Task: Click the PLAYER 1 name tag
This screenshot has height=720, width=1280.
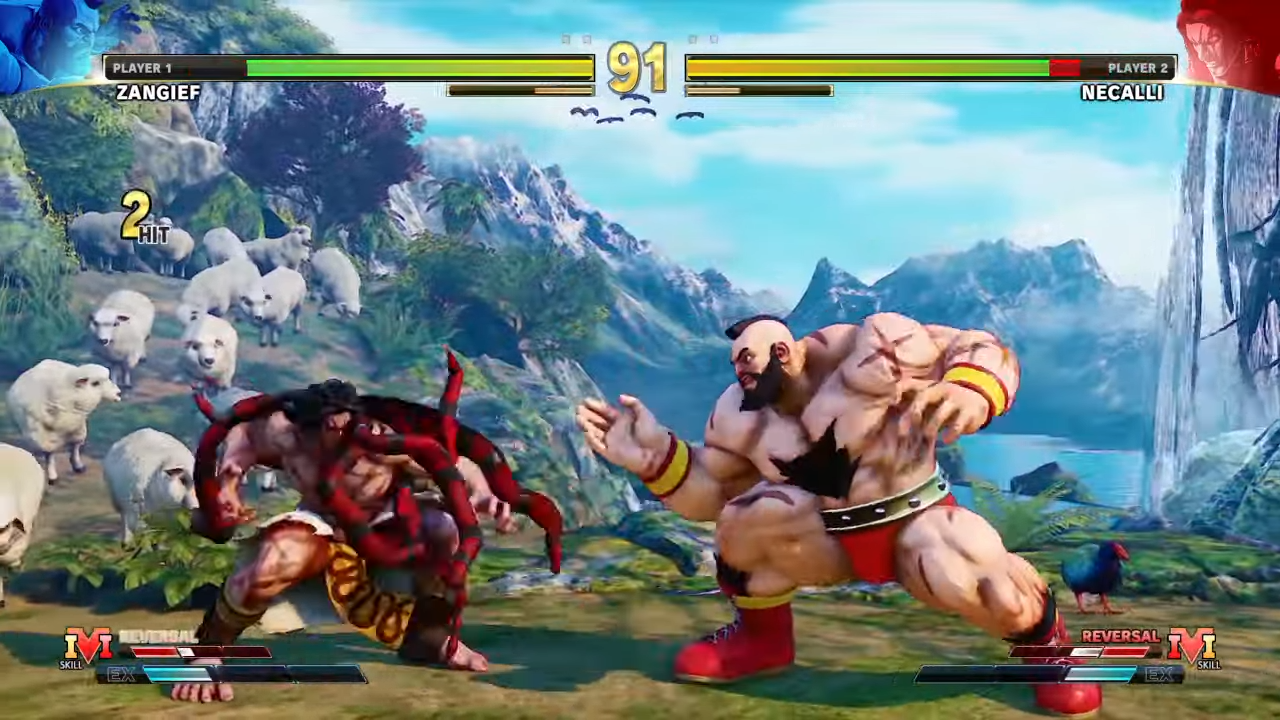Action: click(x=142, y=67)
